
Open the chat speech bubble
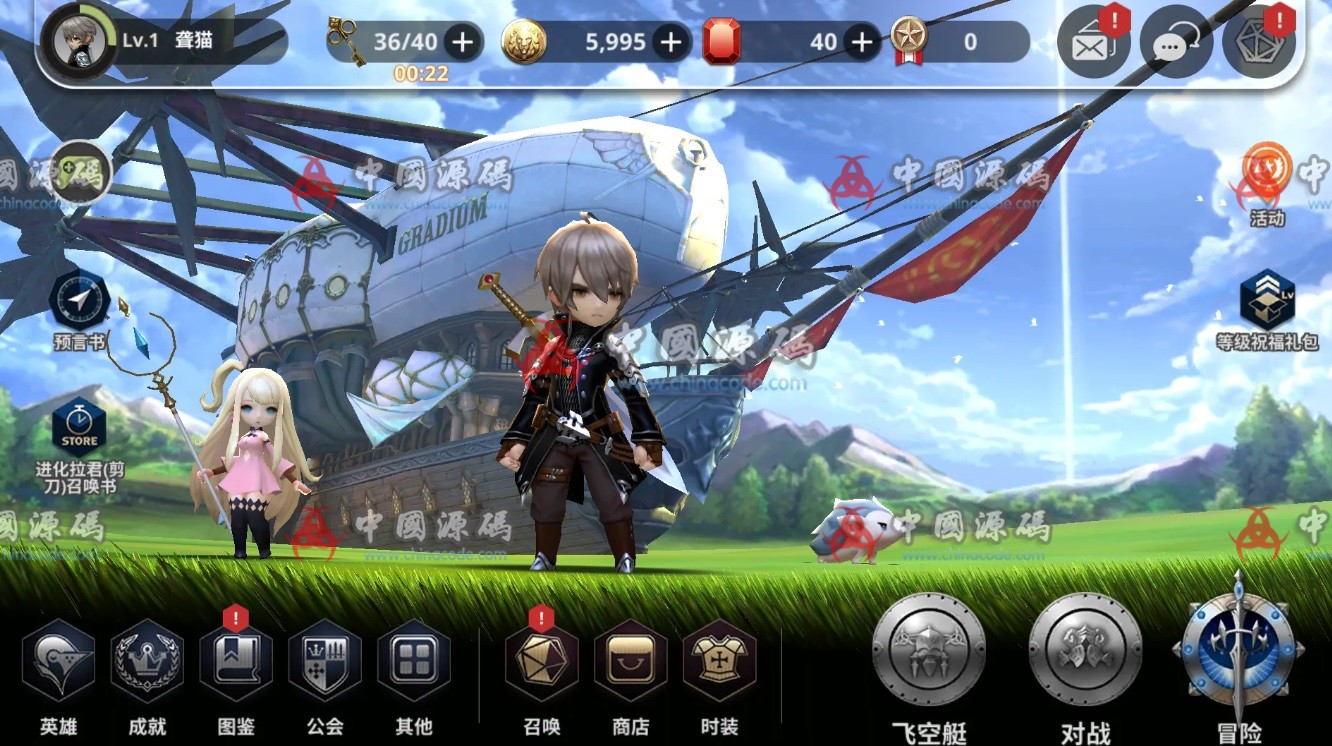[1176, 44]
